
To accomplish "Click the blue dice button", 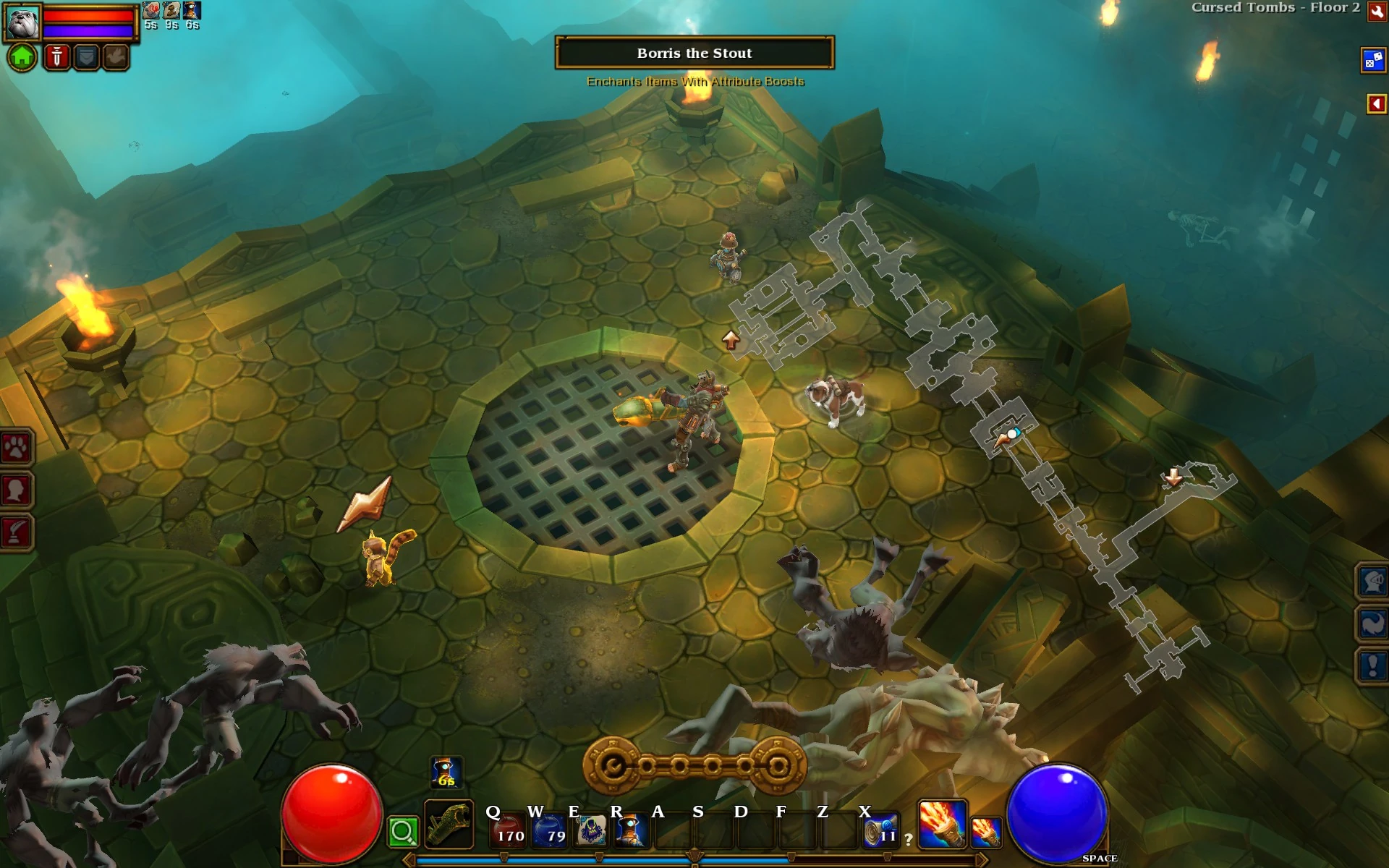I will tap(1372, 60).
